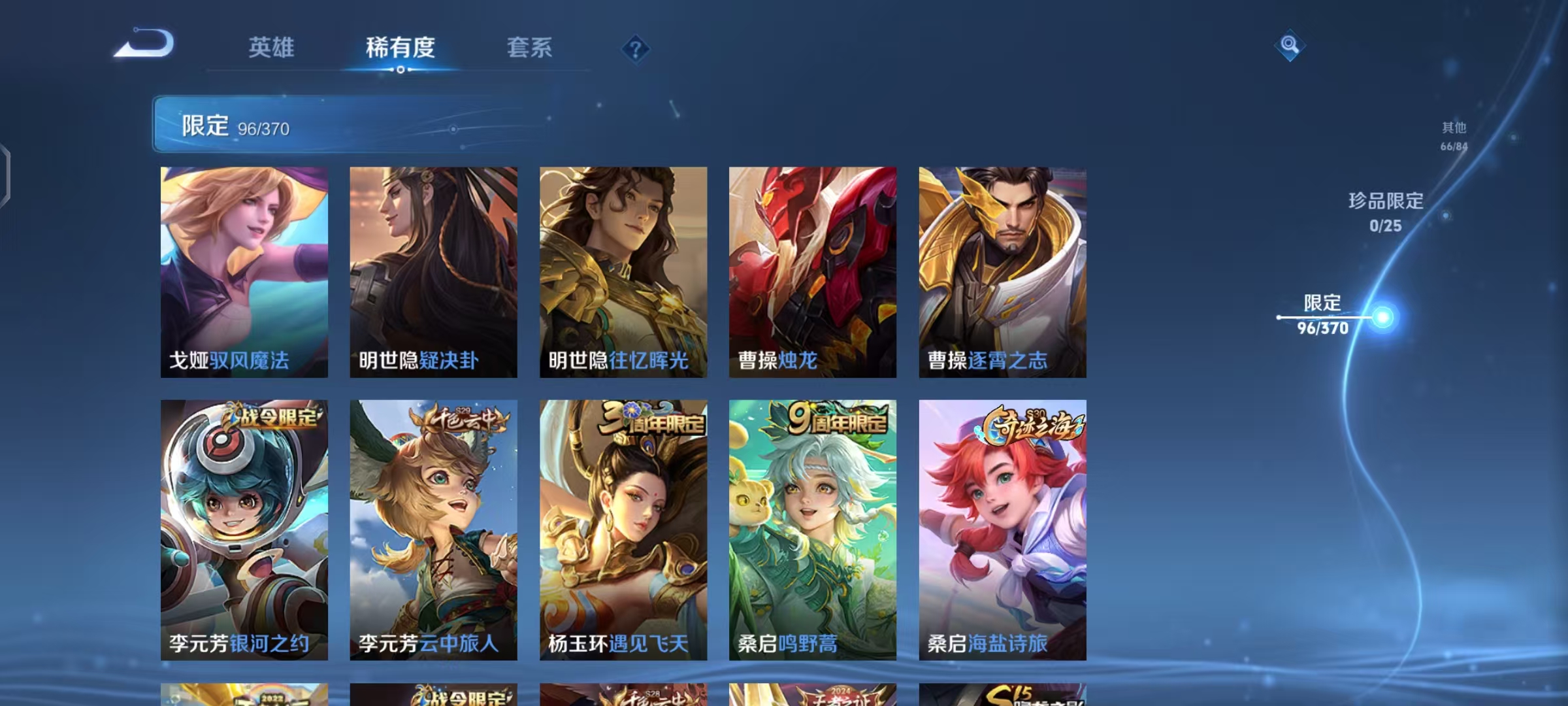Open the search magnifier at top right
This screenshot has width=1568, height=706.
click(1289, 46)
